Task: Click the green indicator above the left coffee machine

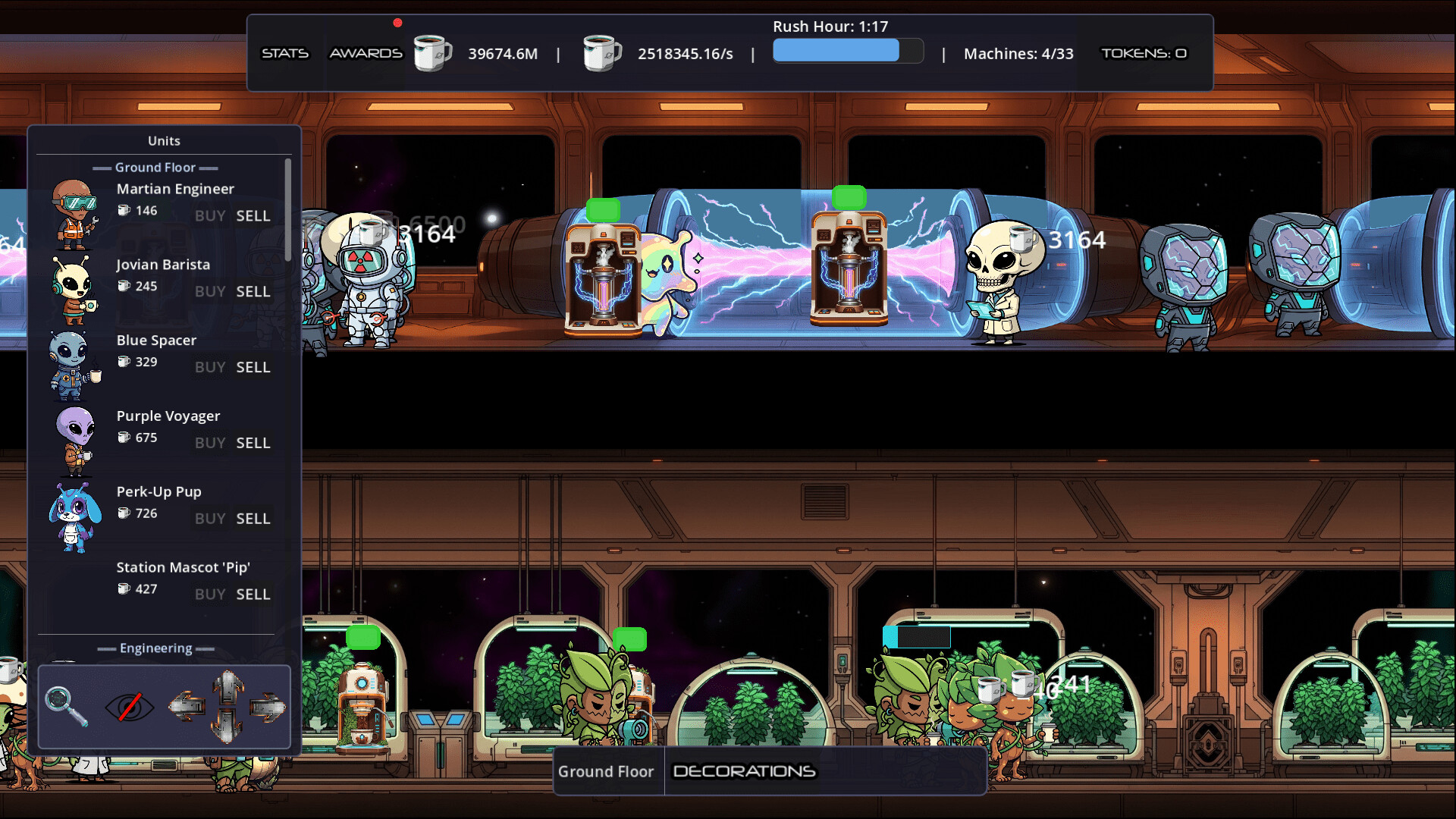Action: pos(602,208)
